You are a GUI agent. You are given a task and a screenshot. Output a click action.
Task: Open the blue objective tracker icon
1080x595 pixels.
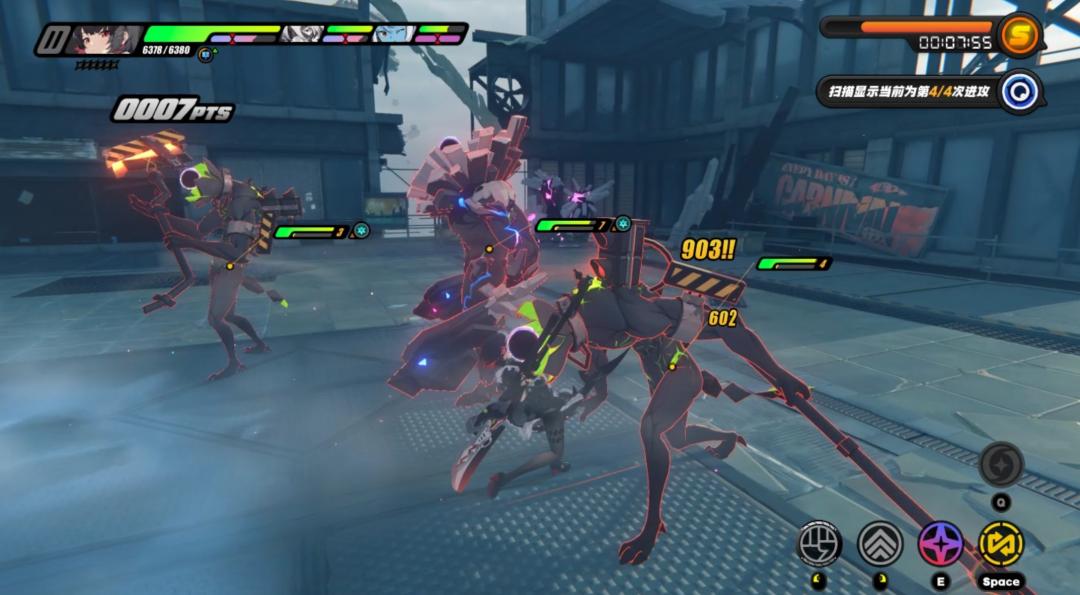pyautogui.click(x=1022, y=92)
